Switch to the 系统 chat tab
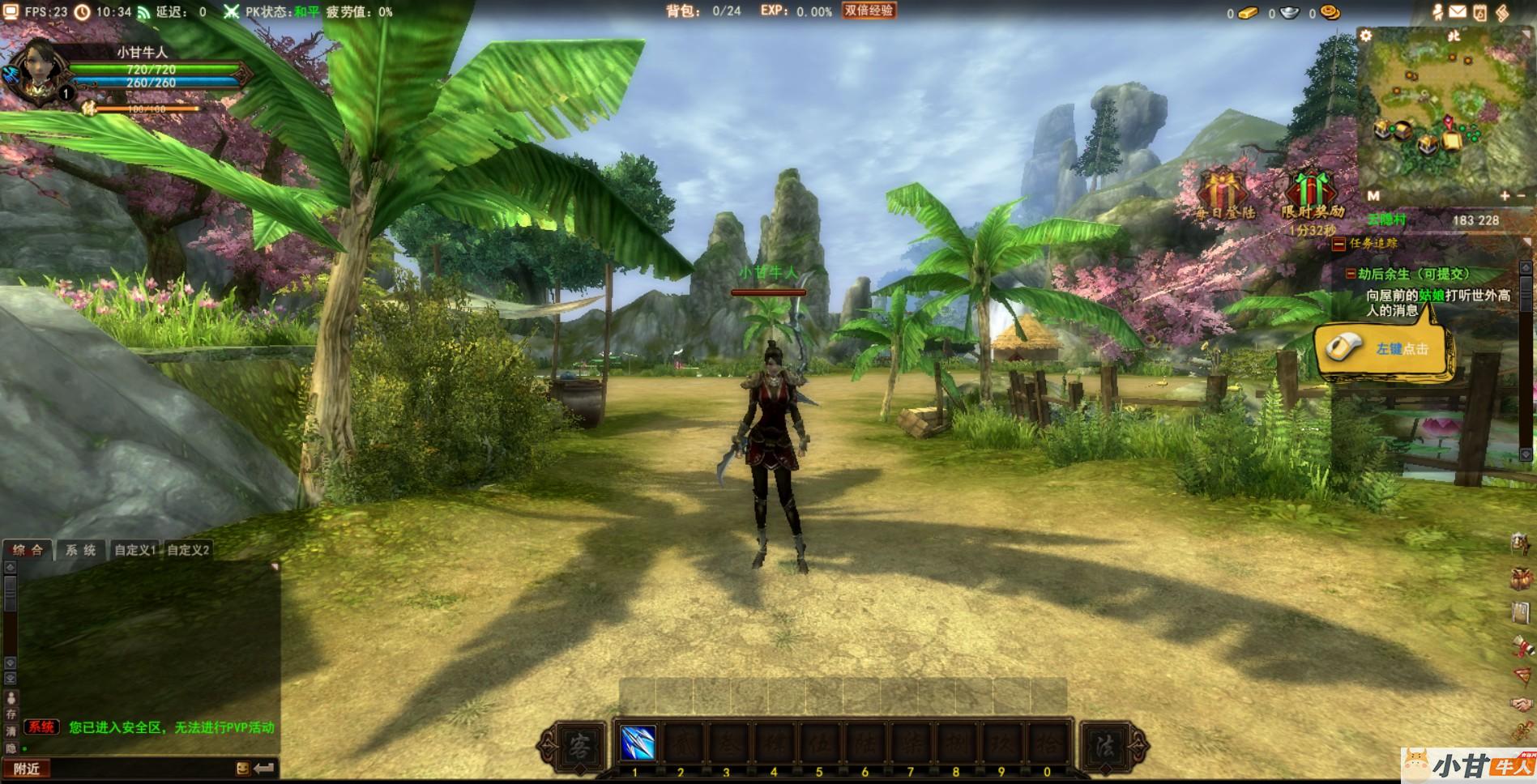 [x=80, y=550]
